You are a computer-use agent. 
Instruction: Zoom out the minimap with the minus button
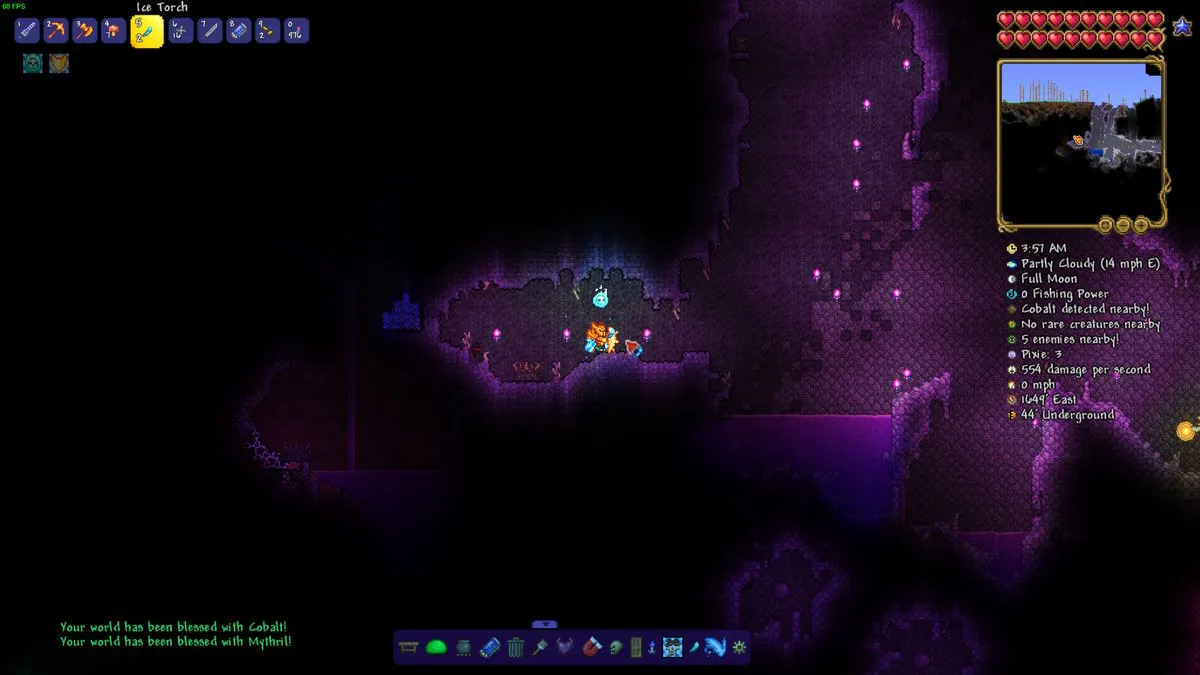pos(1123,225)
